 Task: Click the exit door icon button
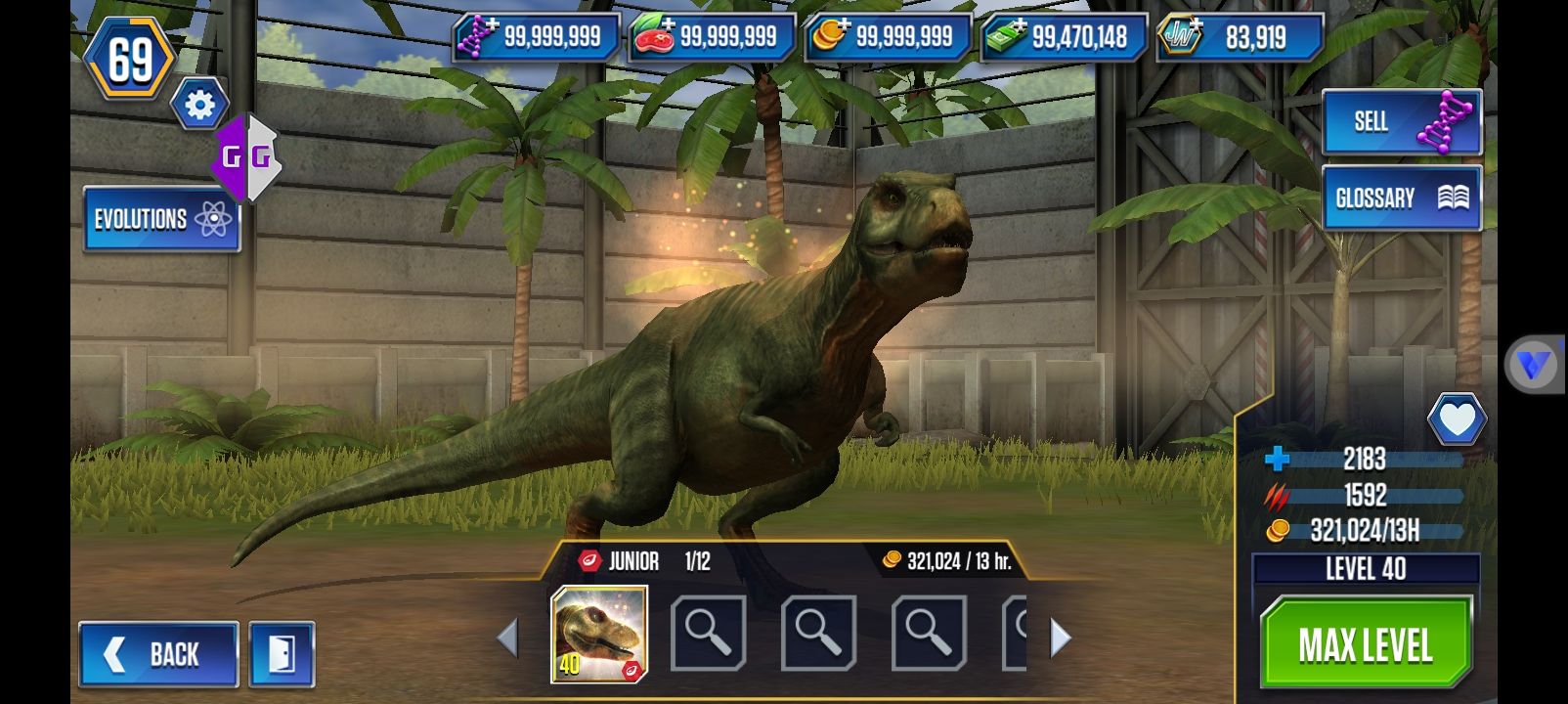pos(282,653)
